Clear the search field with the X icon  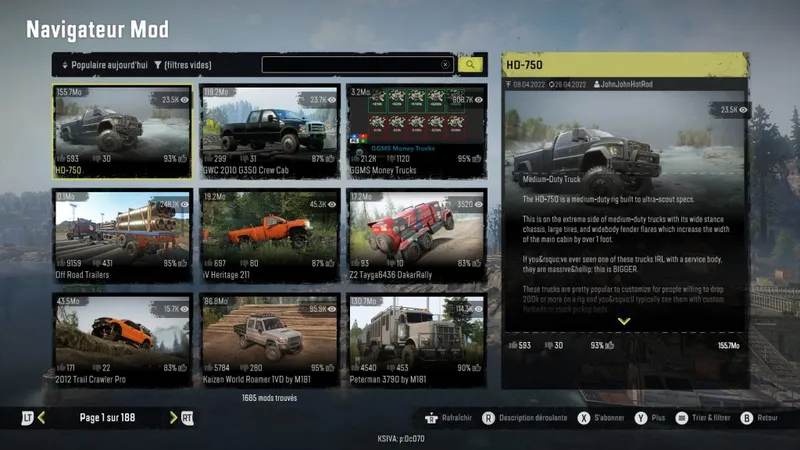pyautogui.click(x=446, y=65)
